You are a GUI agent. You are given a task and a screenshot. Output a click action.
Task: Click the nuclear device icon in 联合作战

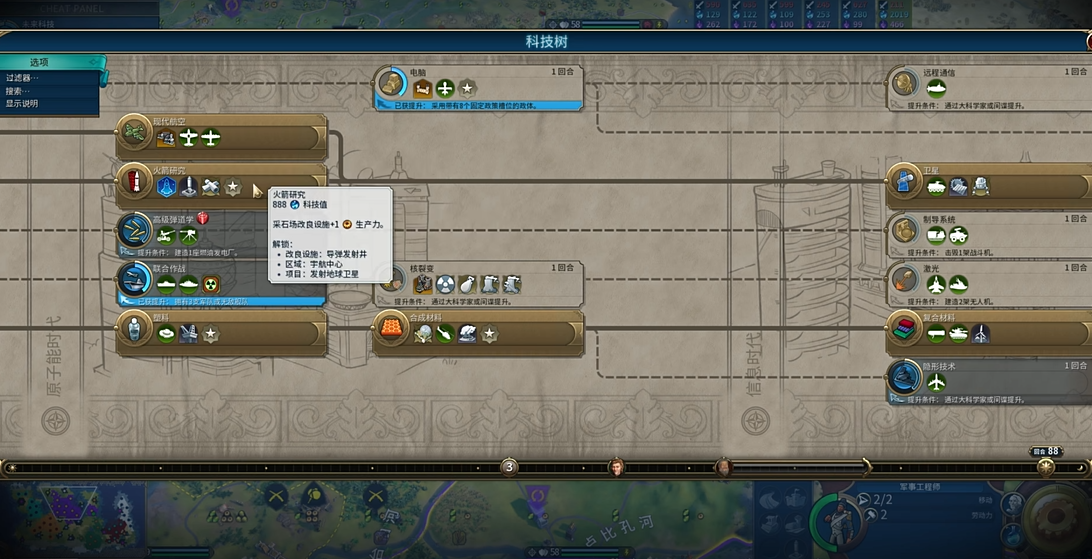(x=211, y=284)
